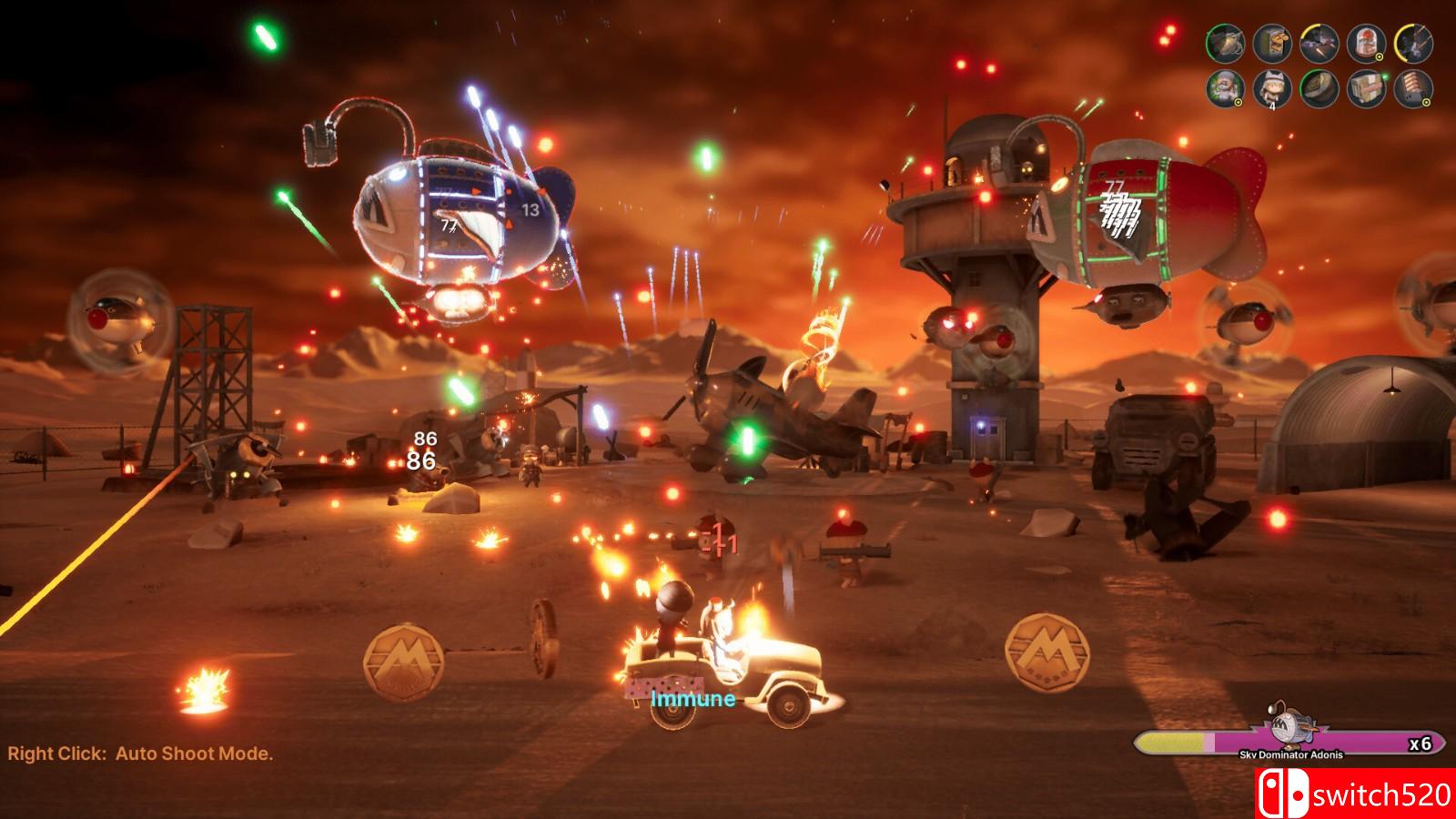
Task: Open the cardboard supply box icon
Action: pyautogui.click(x=1366, y=88)
